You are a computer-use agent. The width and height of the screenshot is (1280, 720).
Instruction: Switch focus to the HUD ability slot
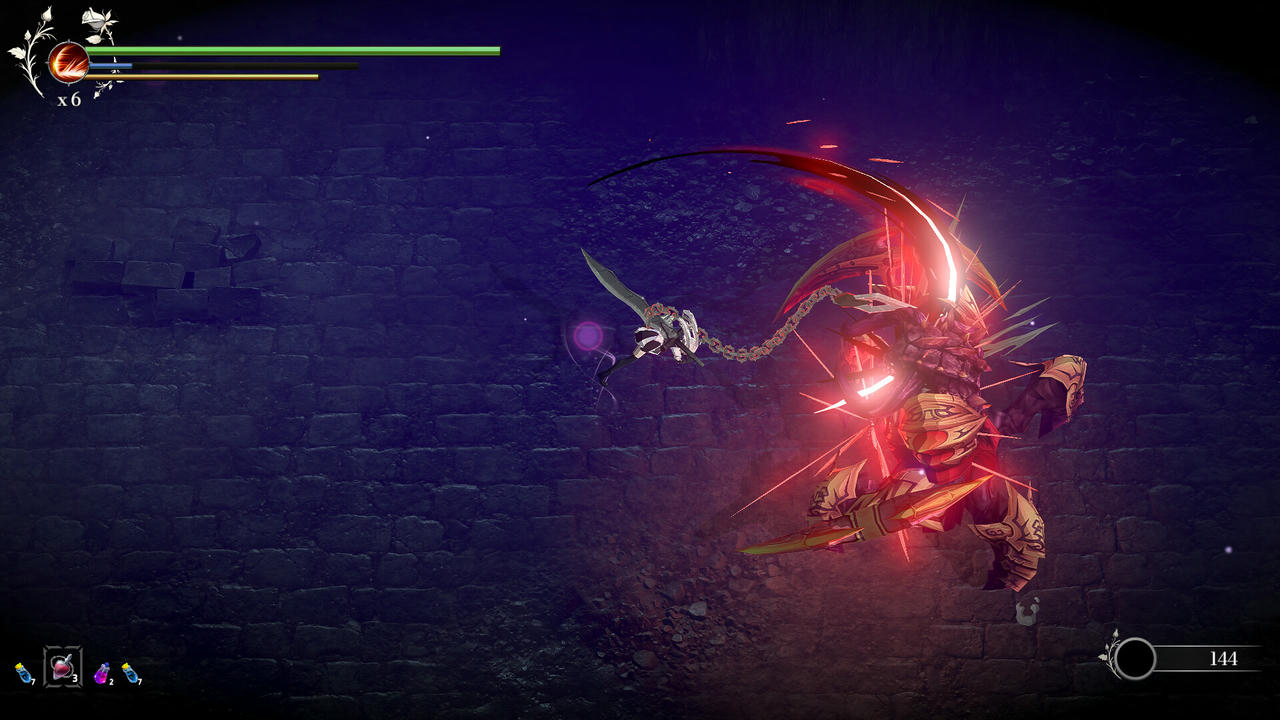point(68,62)
